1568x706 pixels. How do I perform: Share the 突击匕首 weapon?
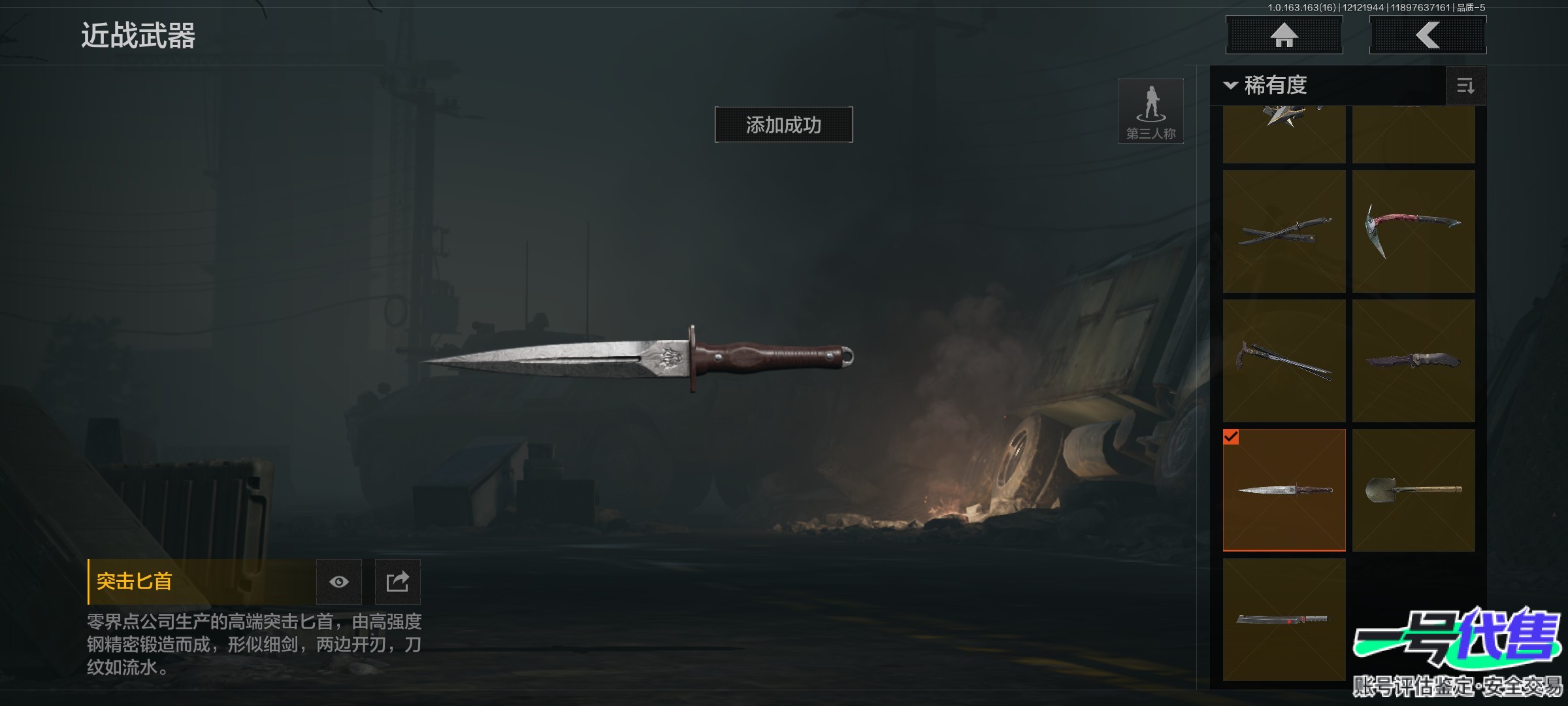(397, 582)
